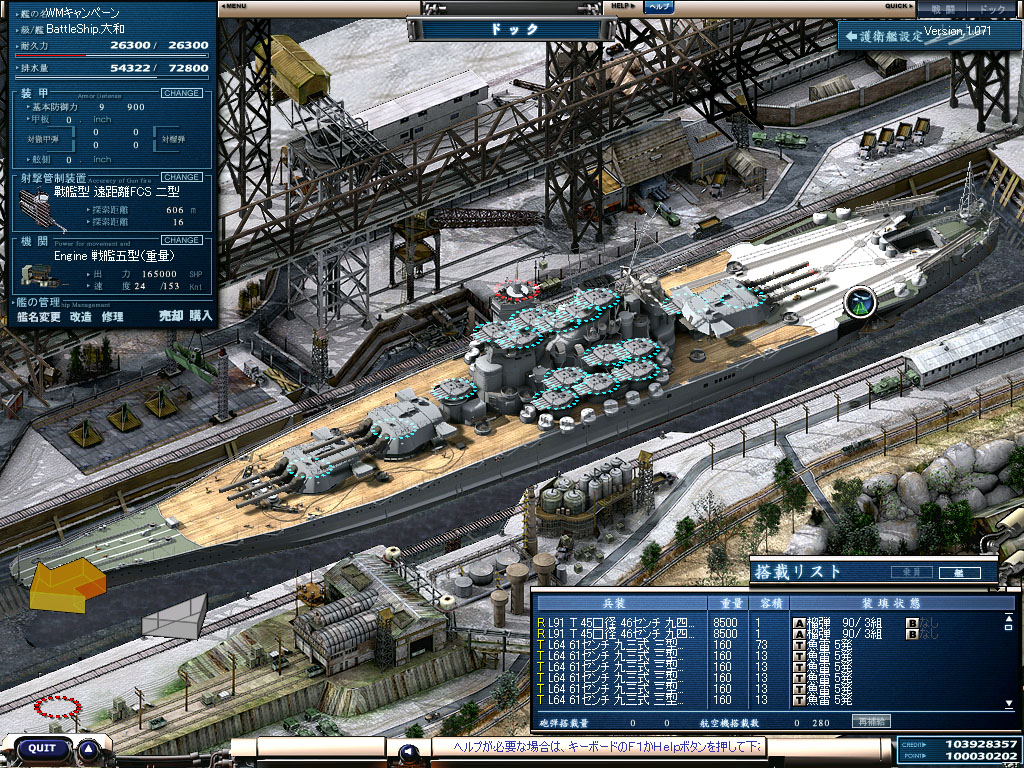Image resolution: width=1024 pixels, height=768 pixels.
Task: Click CHANGE for the engine (機関)
Action: pos(181,240)
